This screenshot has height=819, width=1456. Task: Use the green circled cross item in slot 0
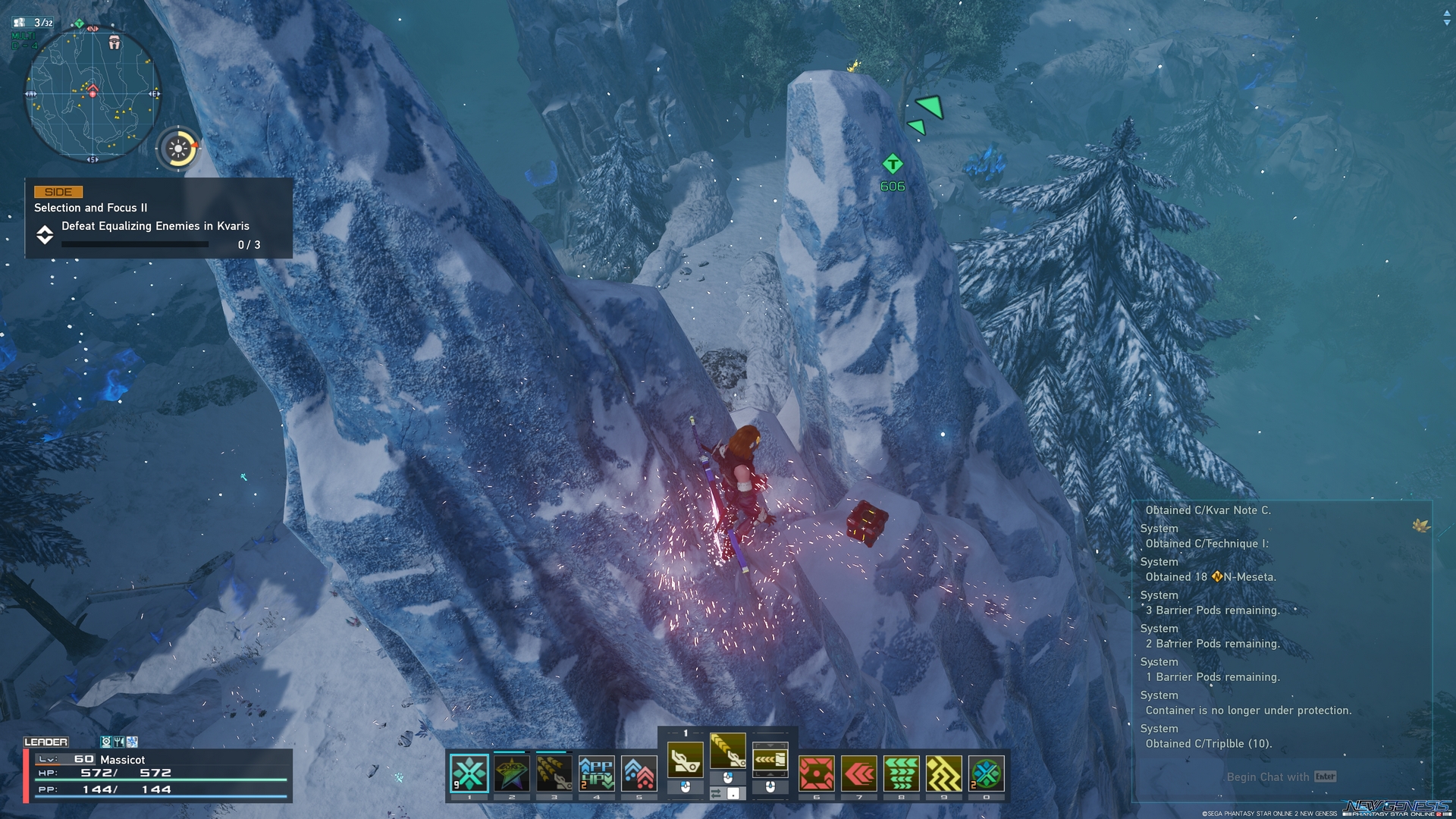click(986, 773)
